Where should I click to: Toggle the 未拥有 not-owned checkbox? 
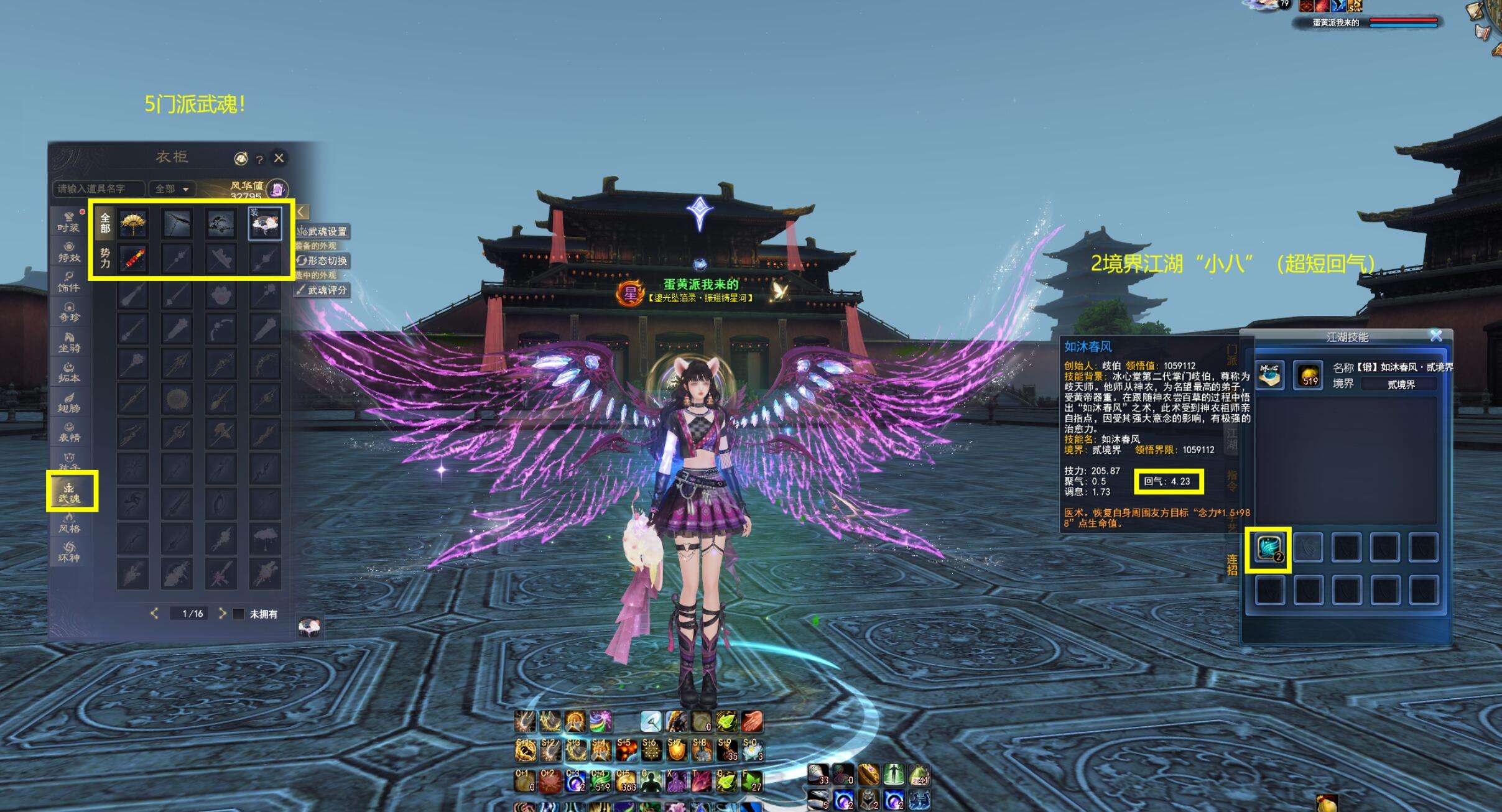pyautogui.click(x=238, y=614)
